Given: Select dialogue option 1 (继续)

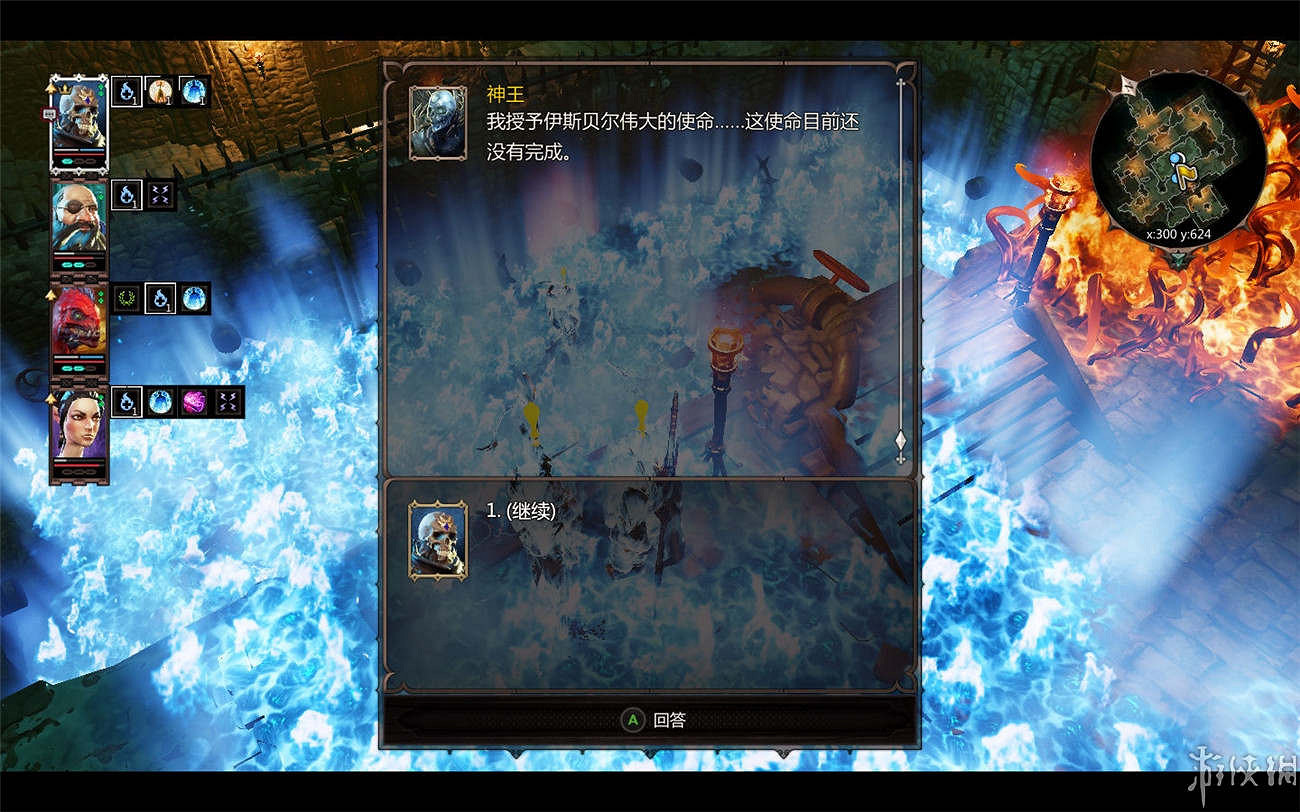Looking at the screenshot, I should point(520,512).
